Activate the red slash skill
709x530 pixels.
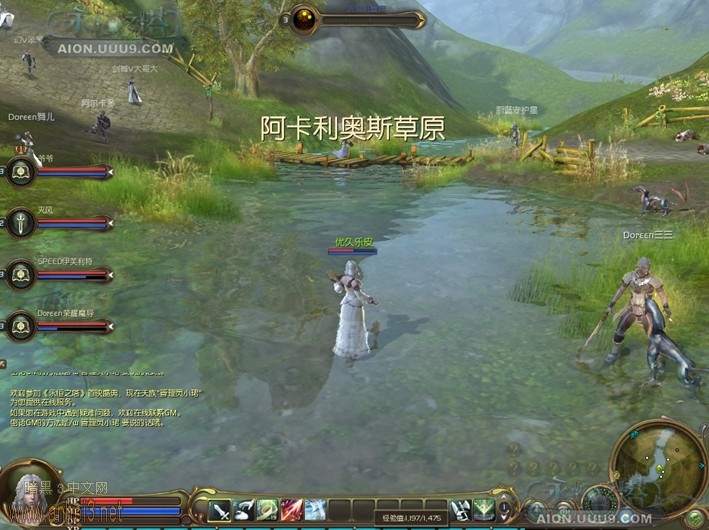pos(291,509)
